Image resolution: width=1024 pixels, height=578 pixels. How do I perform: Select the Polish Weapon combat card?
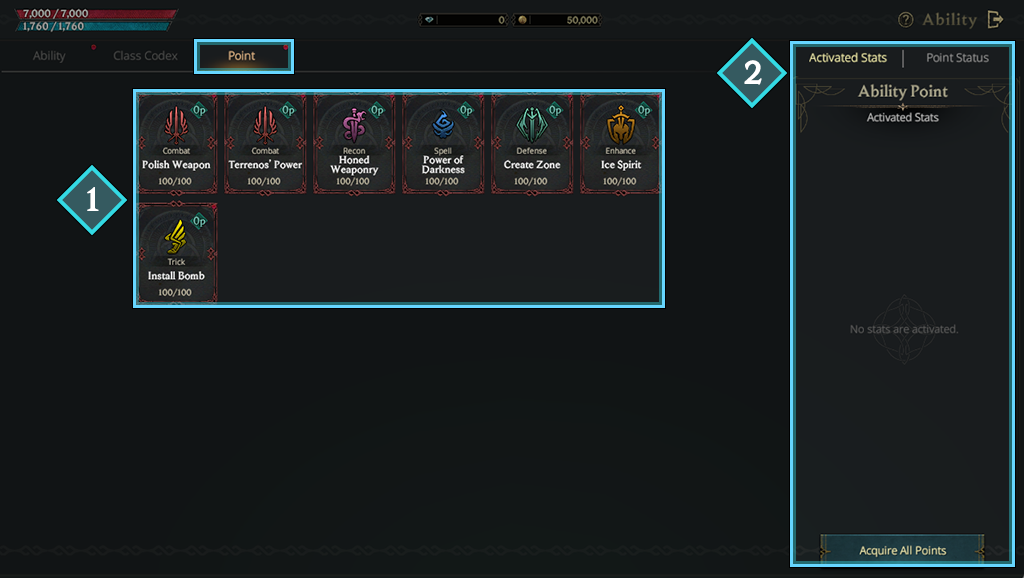click(176, 142)
